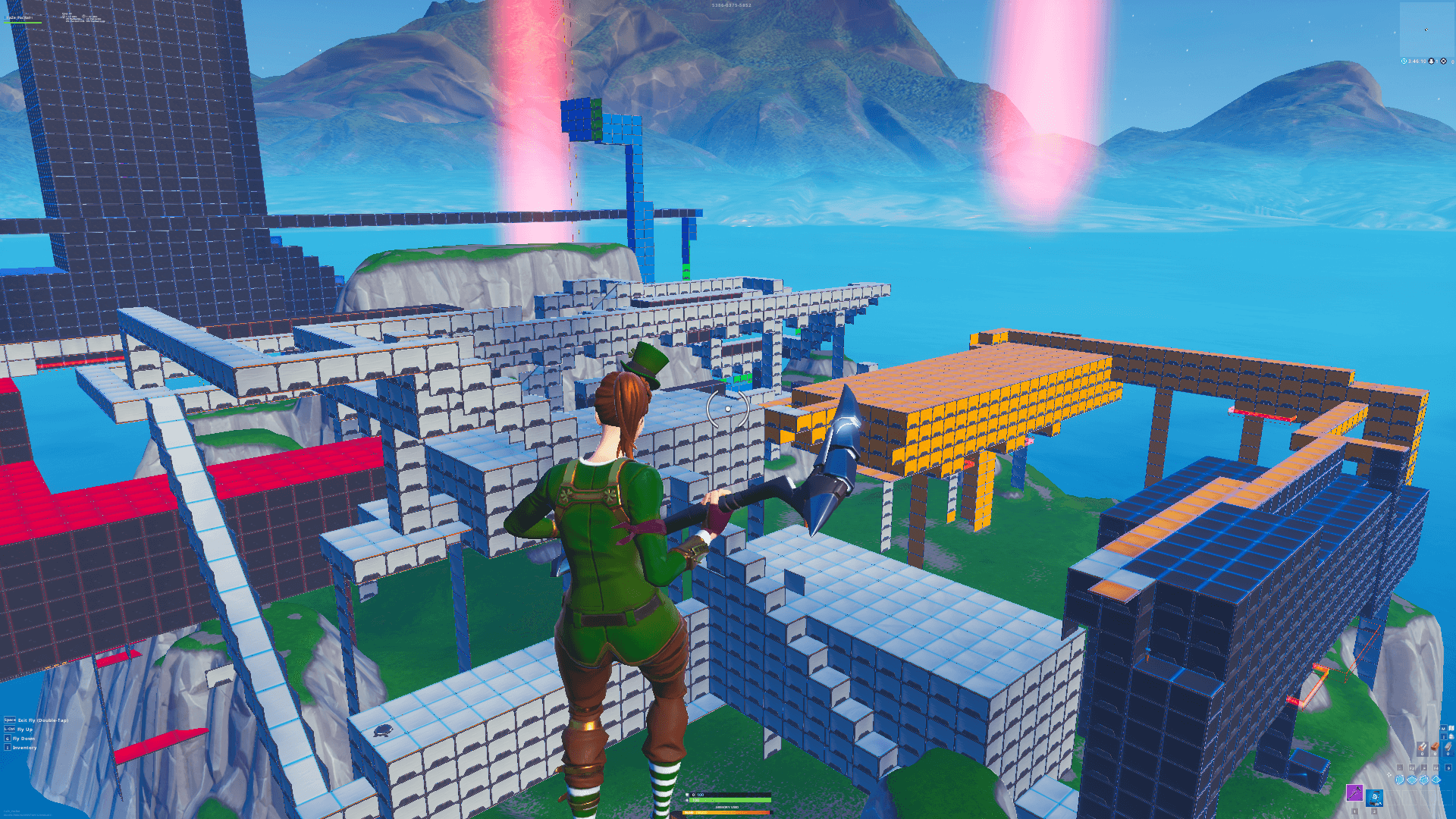This screenshot has width=1456, height=819.
Task: Toggle the Inventory using the I key hint
Action: click(x=8, y=748)
